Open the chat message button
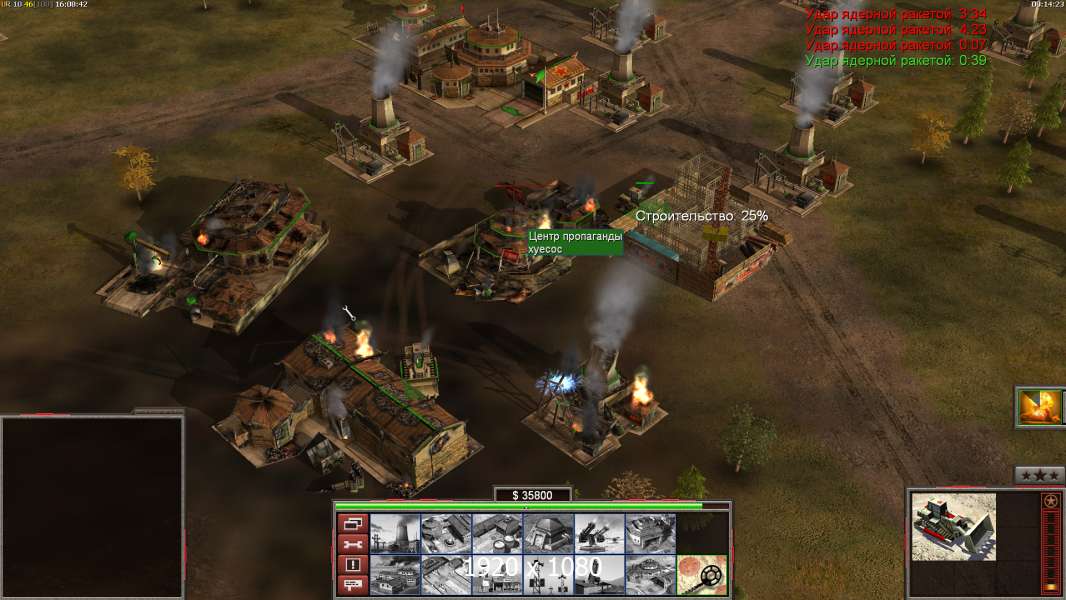 (352, 586)
